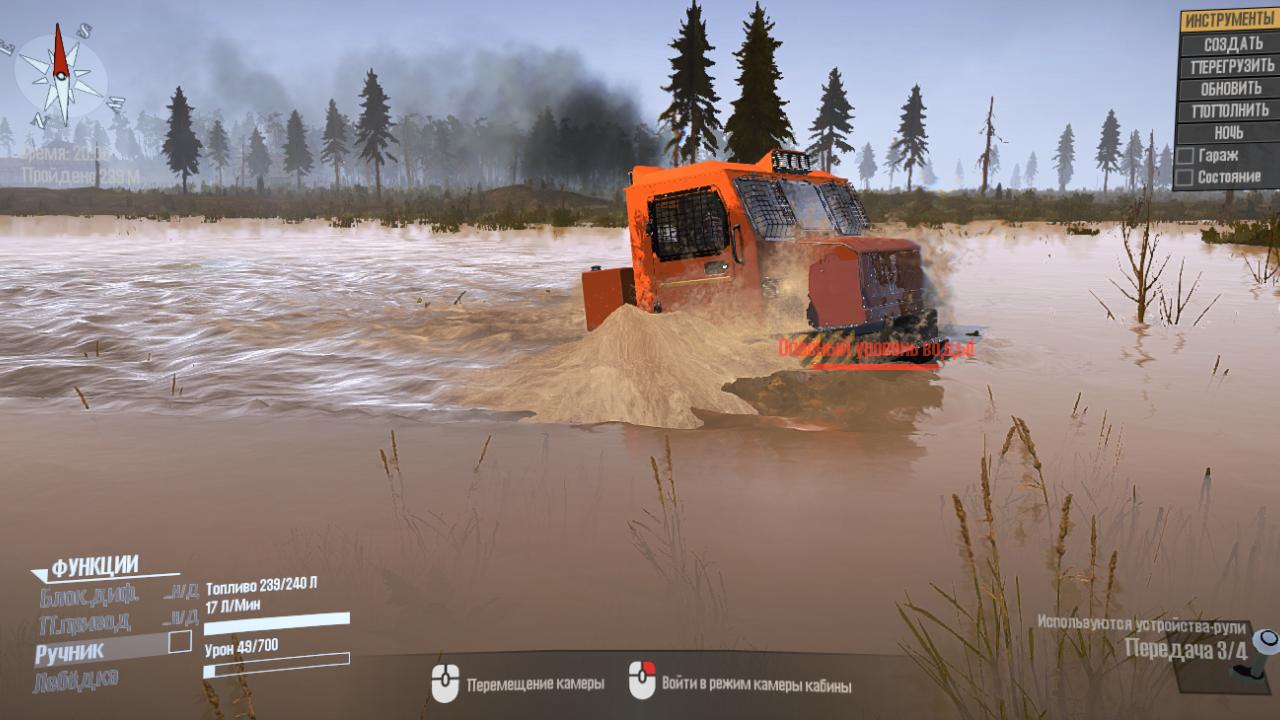Expand the ФУНКЦИИ functions header
The width and height of the screenshot is (1280, 720).
pyautogui.click(x=94, y=568)
